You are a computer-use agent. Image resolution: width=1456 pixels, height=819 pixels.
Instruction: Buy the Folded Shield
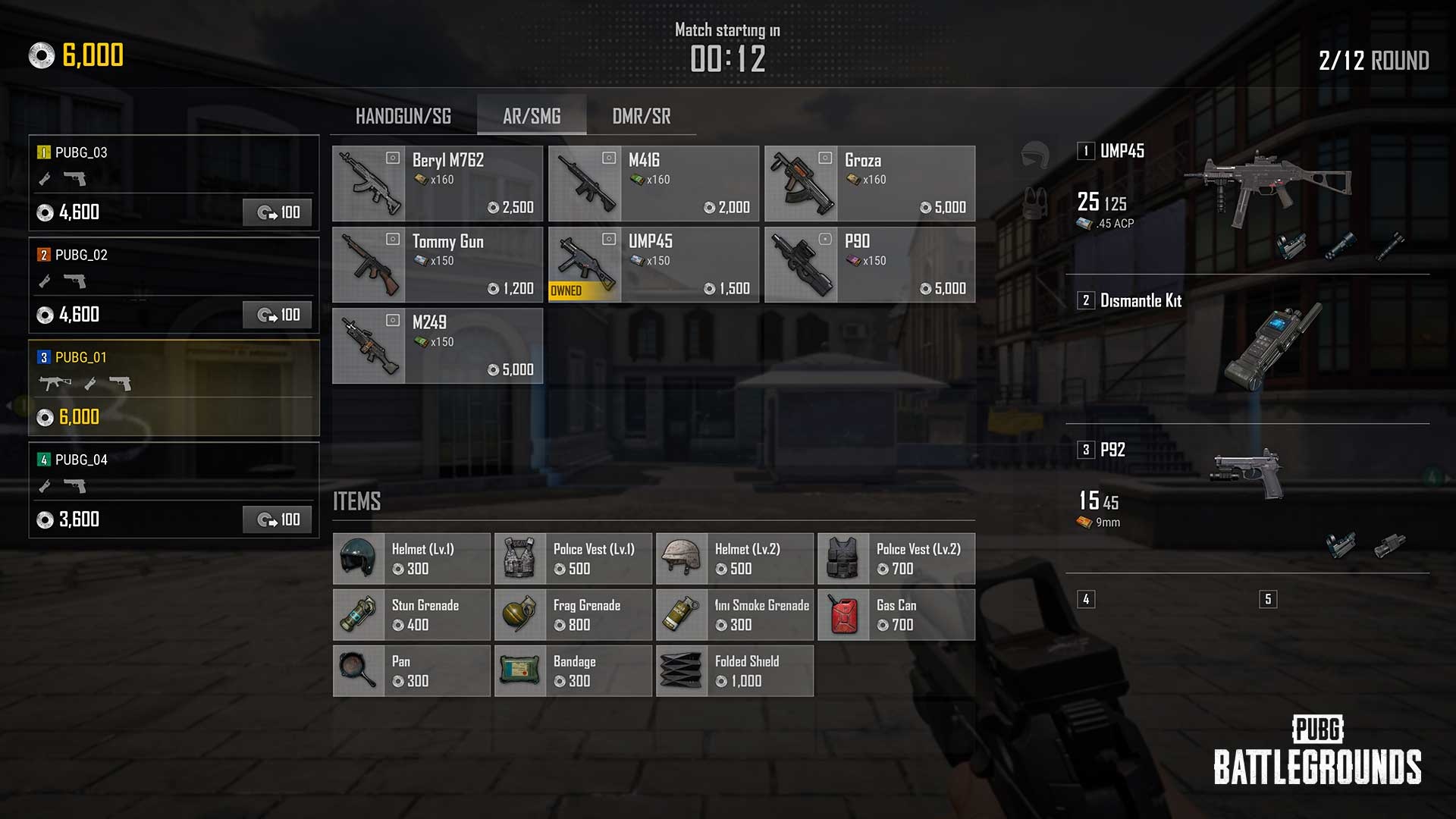pos(735,671)
